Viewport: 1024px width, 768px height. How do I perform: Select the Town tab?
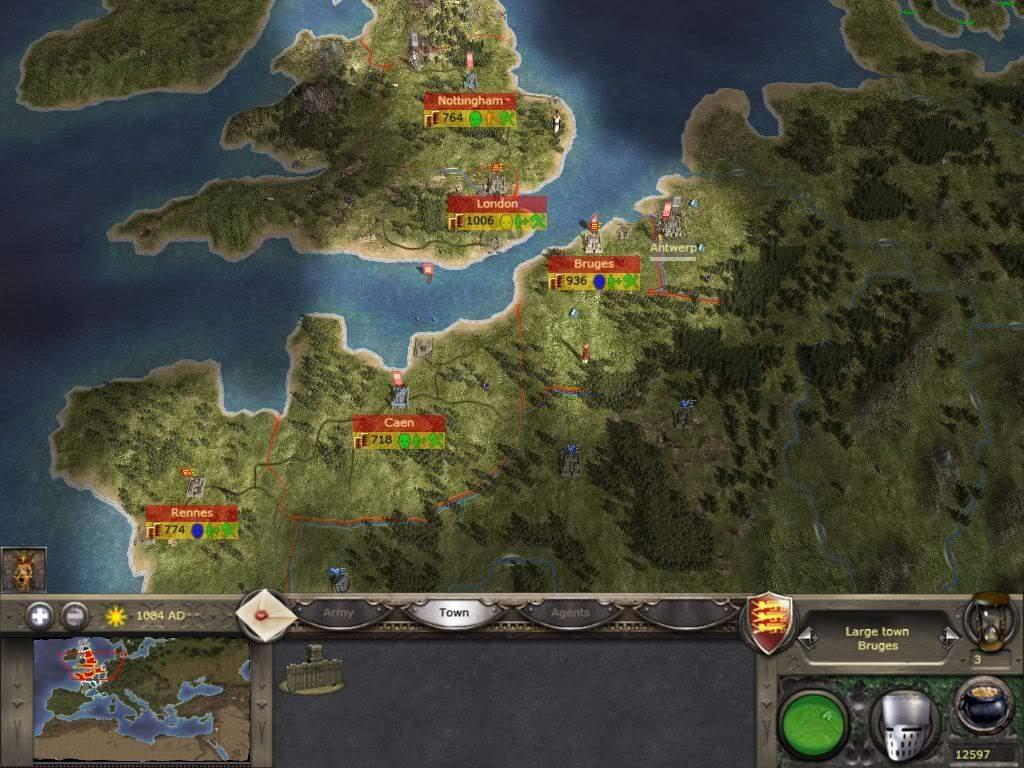click(x=455, y=612)
